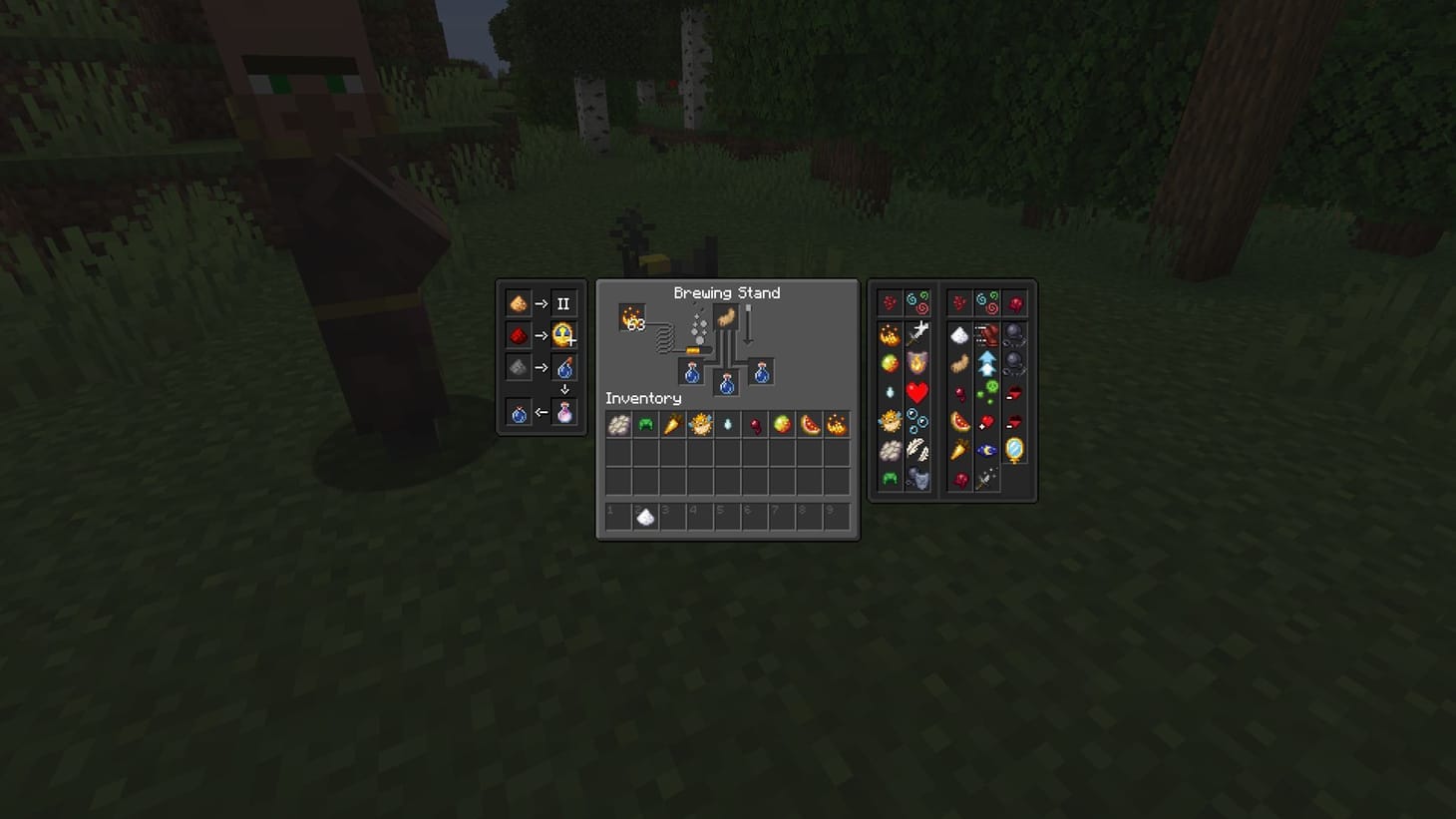Click the nether wart in the ingredient slot

(x=726, y=315)
